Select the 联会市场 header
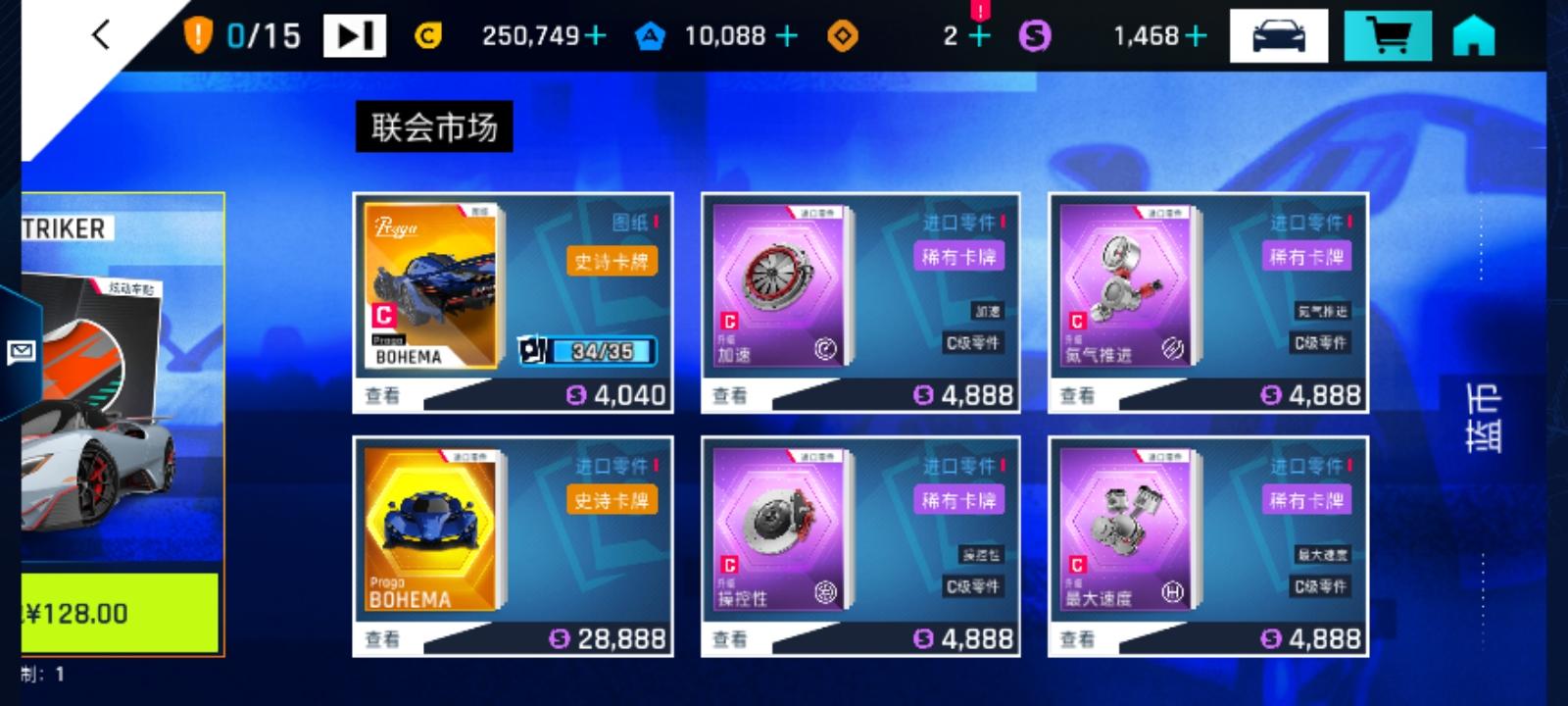The image size is (1568, 706). (x=434, y=126)
